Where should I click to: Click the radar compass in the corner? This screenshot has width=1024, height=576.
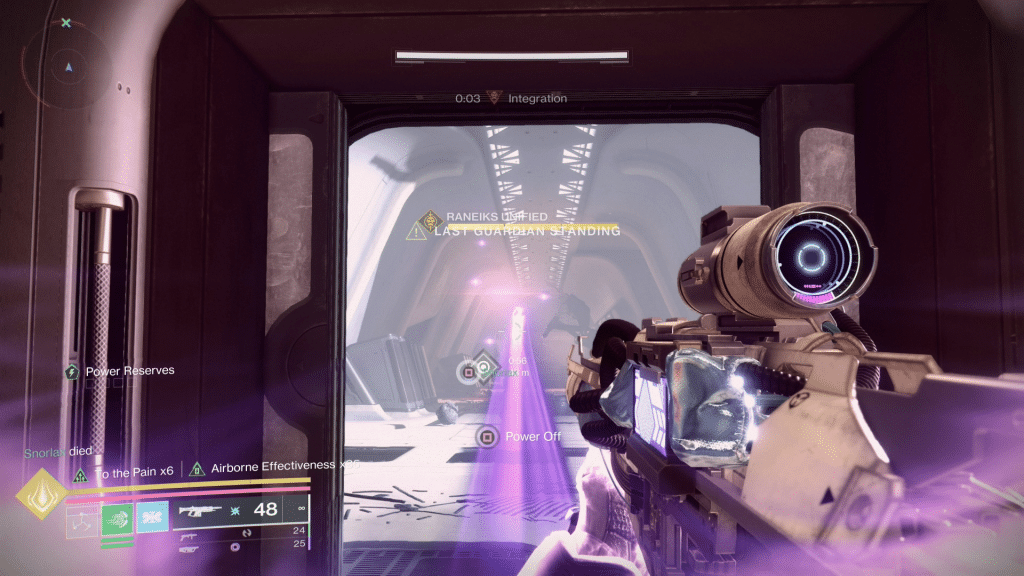(68, 67)
